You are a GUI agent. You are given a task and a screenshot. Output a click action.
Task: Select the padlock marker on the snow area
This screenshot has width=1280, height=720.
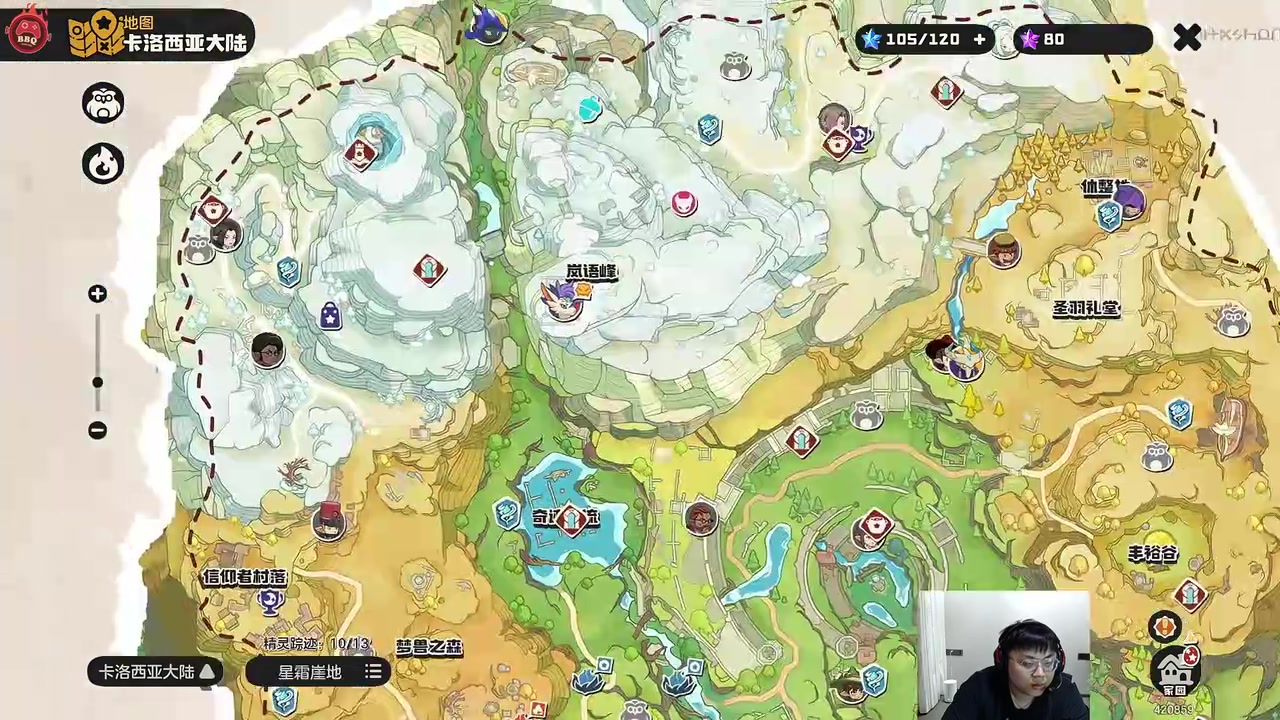coord(330,317)
